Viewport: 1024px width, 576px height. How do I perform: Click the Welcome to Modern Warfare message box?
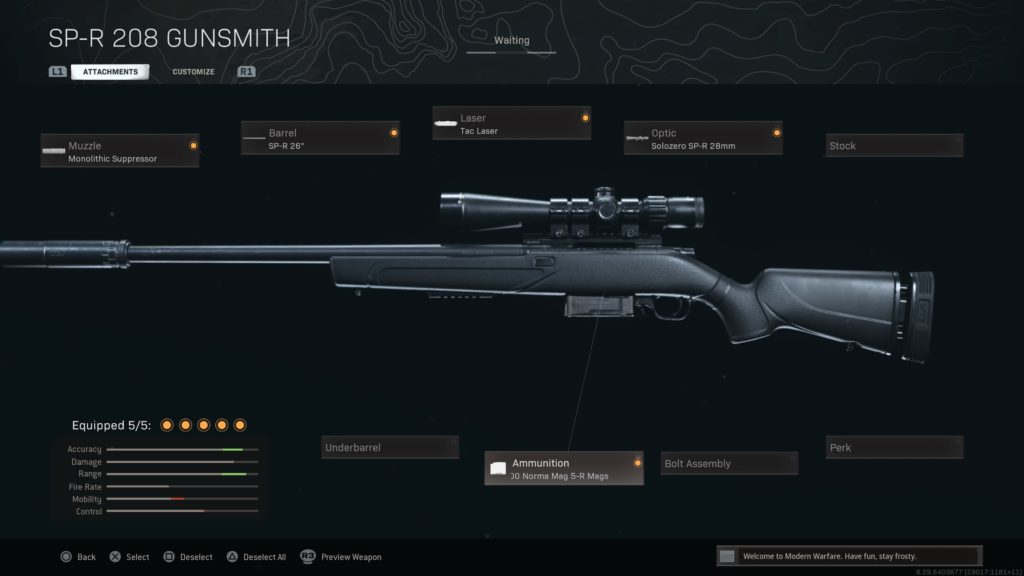point(849,556)
